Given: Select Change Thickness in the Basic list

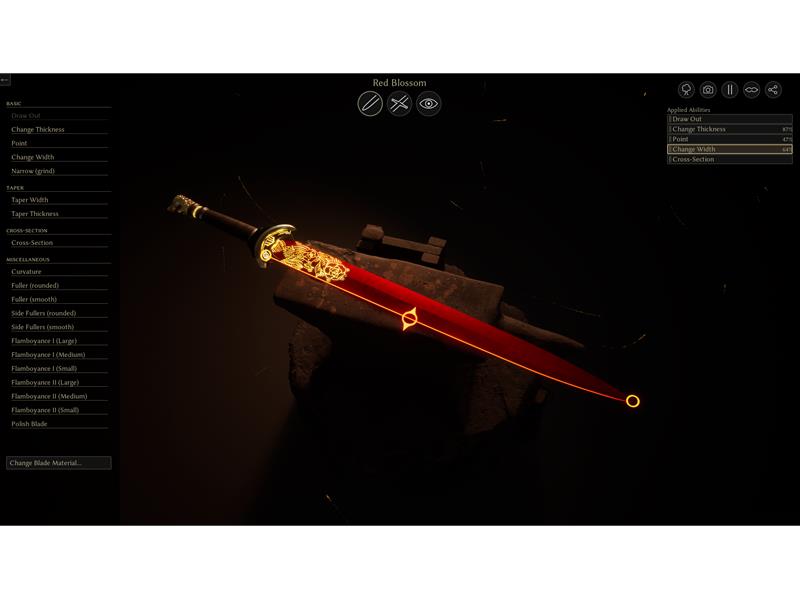Looking at the screenshot, I should 38,130.
